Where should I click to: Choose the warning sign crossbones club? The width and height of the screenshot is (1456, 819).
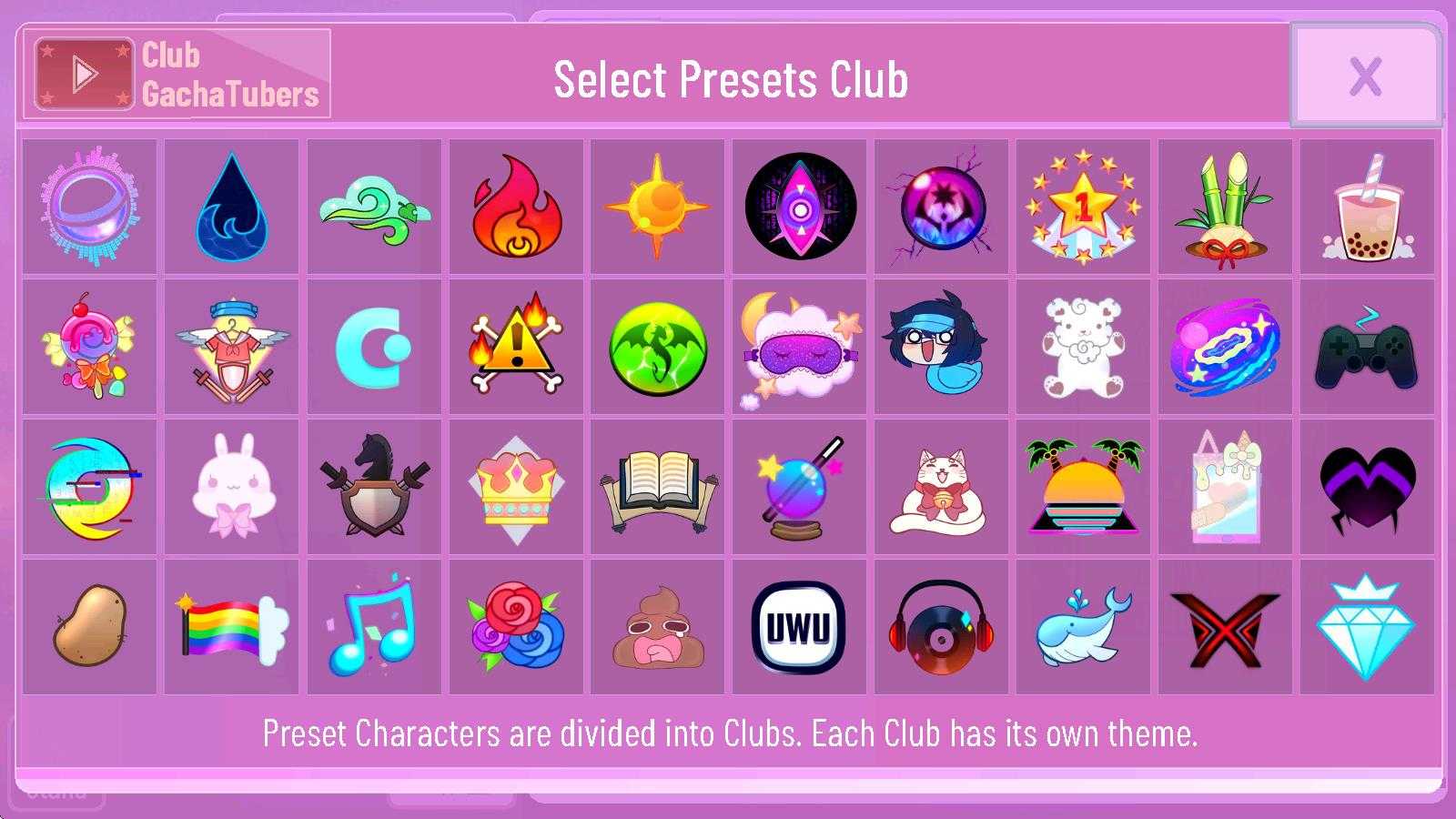515,347
